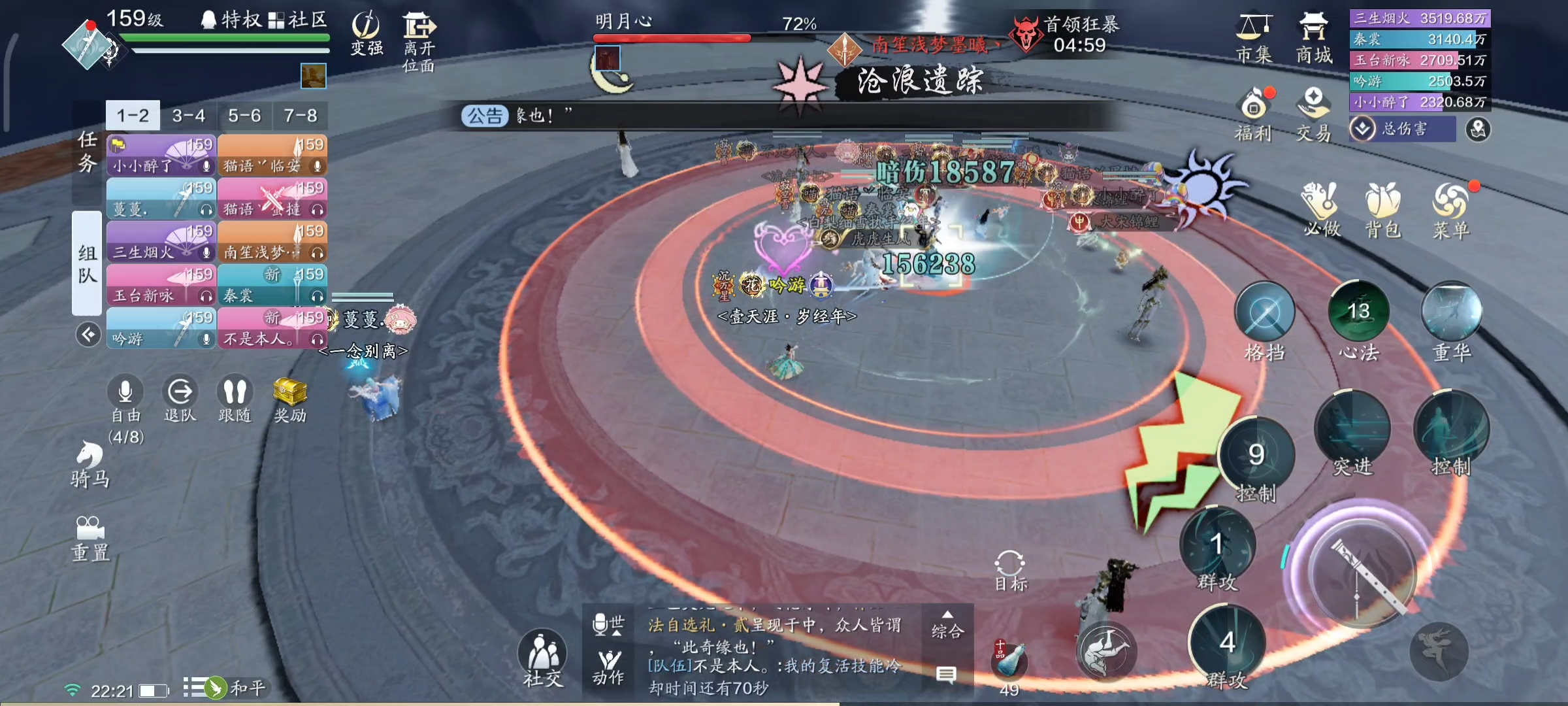
Task: Click the 退队 leave team button
Action: click(180, 399)
